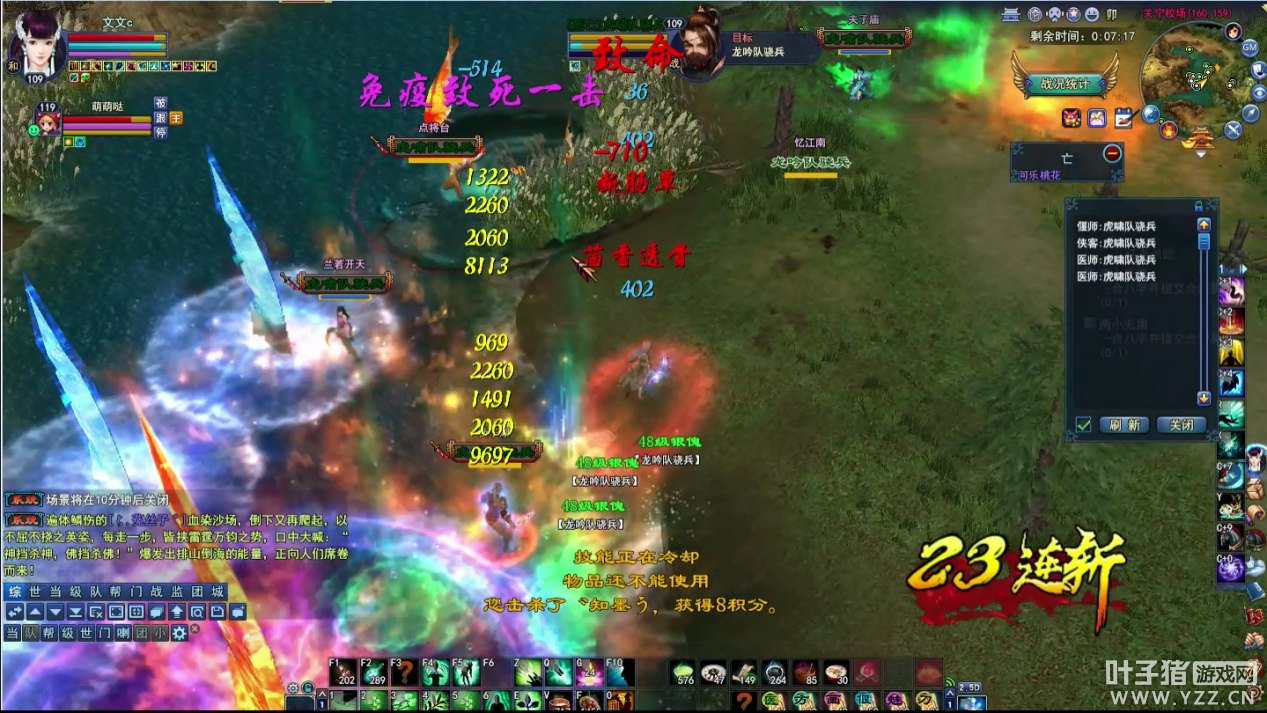Use the green consumable with count 576
The width and height of the screenshot is (1267, 713).
[x=684, y=672]
